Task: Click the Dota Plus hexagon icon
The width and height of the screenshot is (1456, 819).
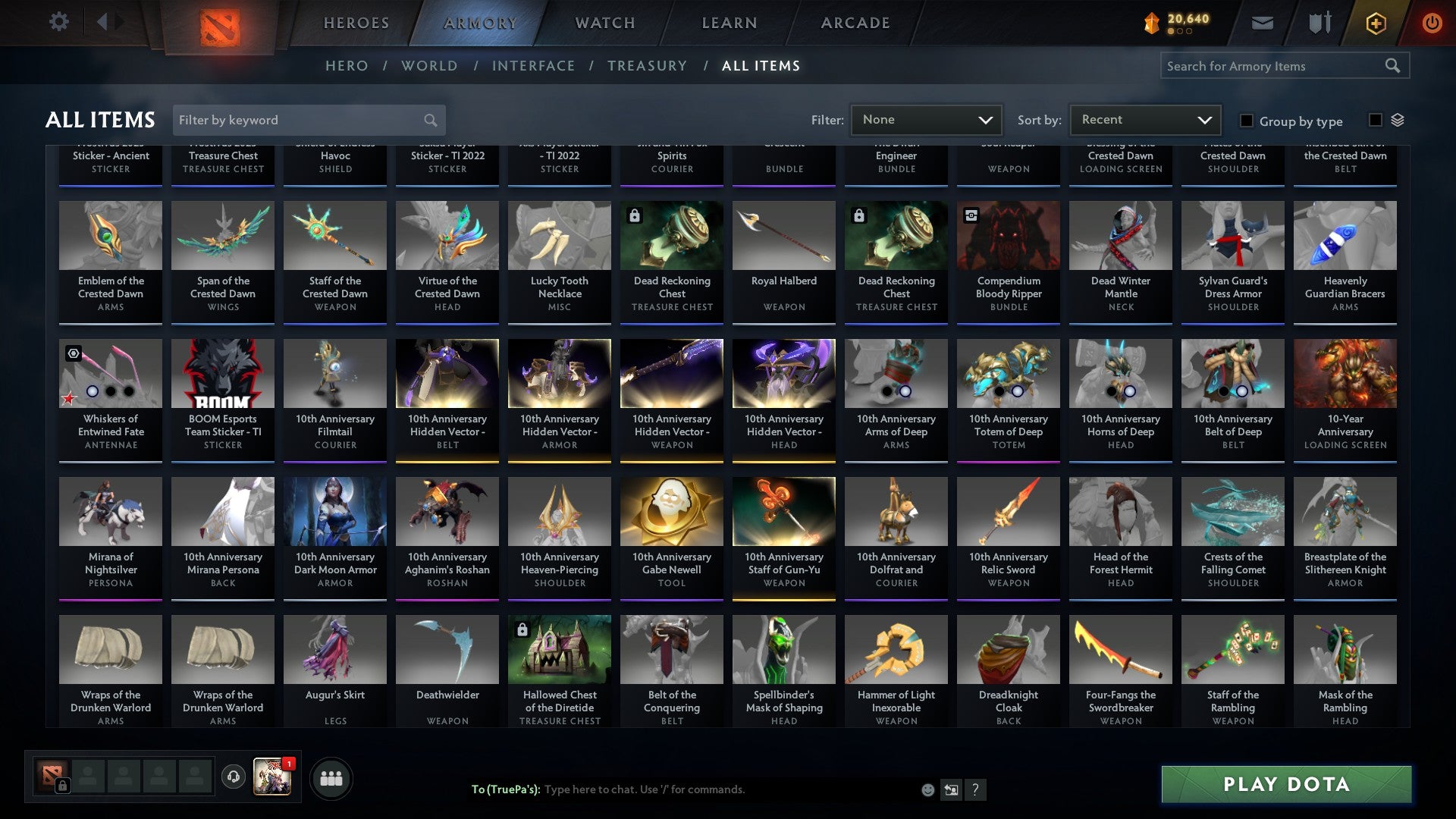Action: coord(1375,22)
